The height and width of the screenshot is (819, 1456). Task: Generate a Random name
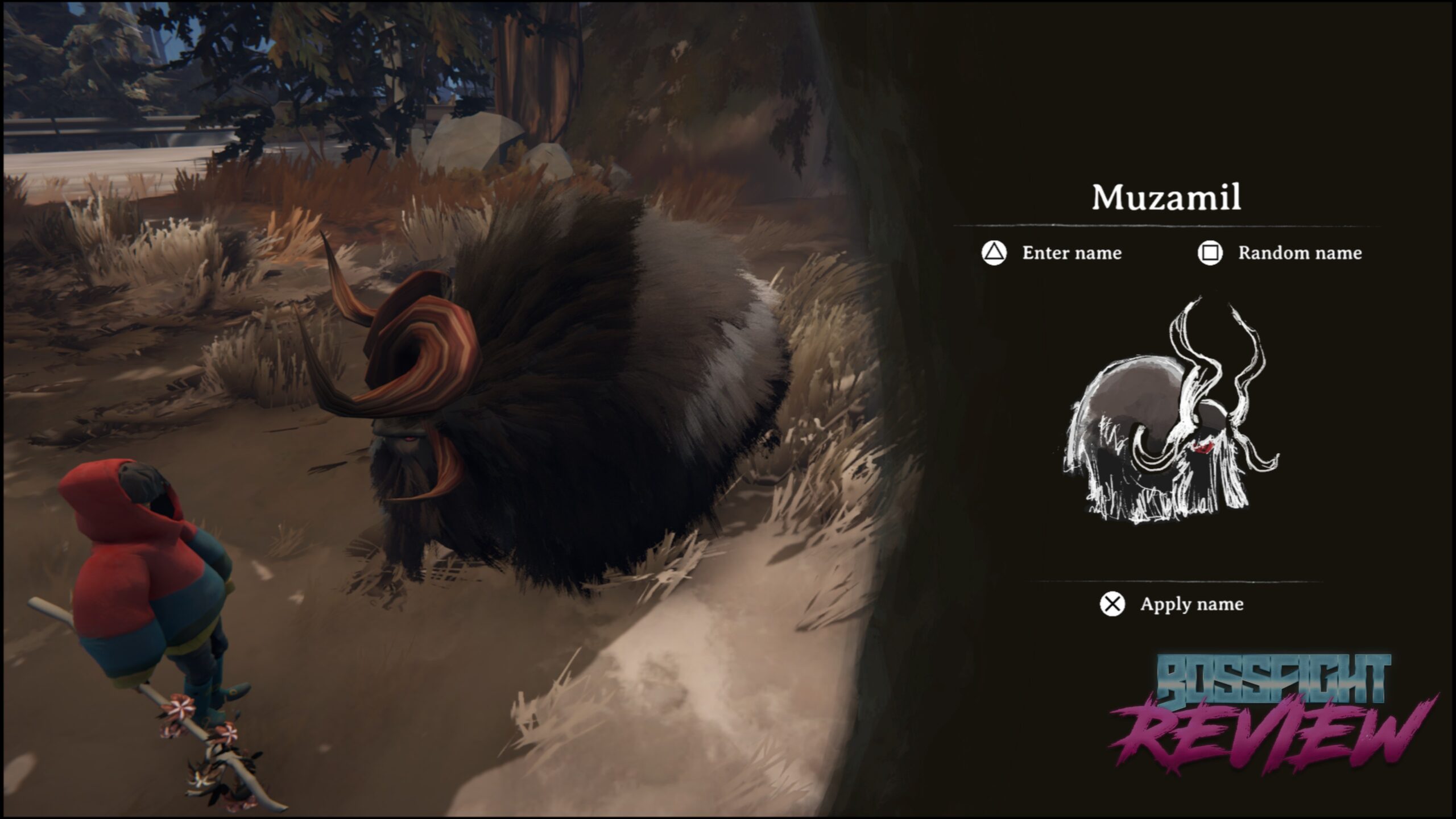click(x=1280, y=253)
